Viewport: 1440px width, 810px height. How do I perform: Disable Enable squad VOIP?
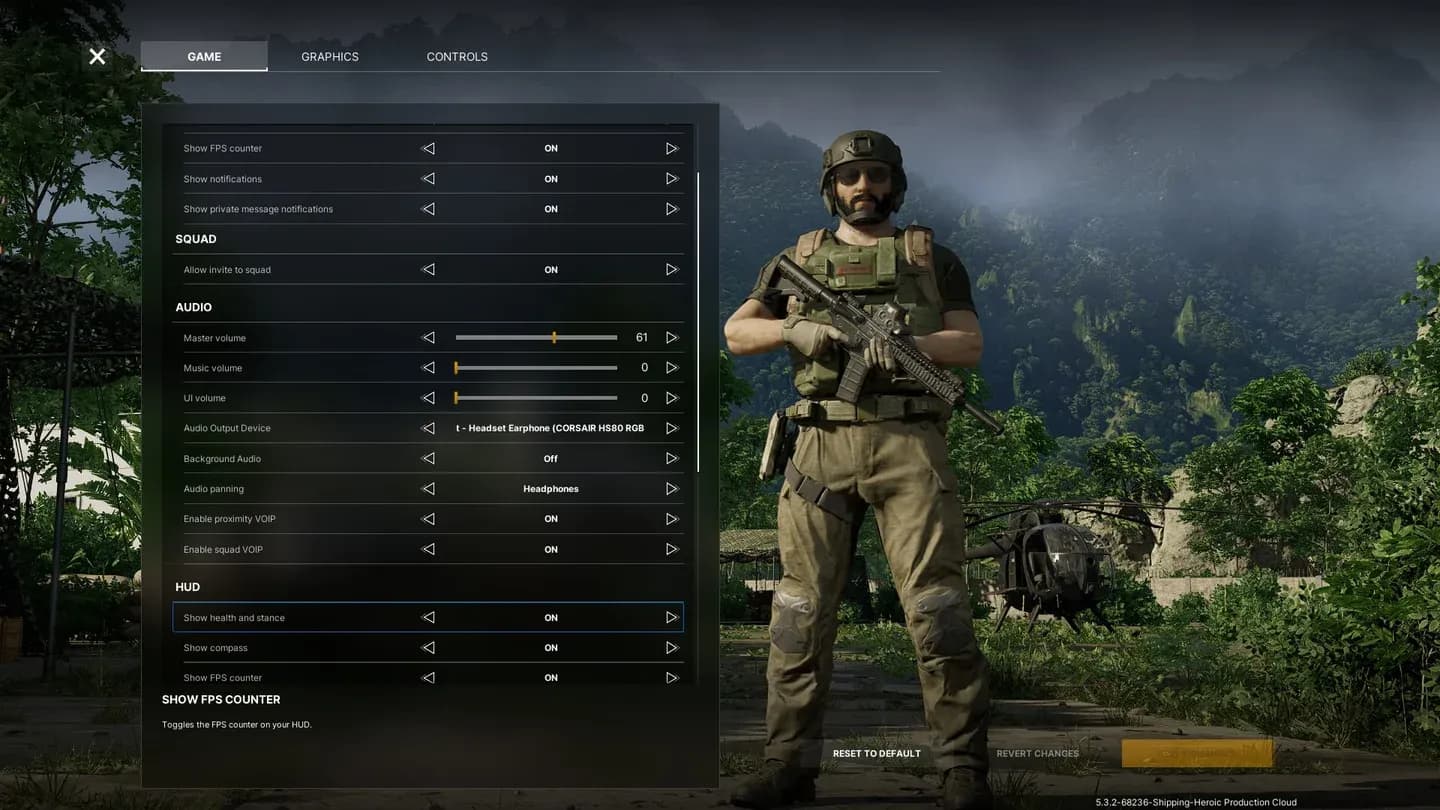[x=672, y=549]
